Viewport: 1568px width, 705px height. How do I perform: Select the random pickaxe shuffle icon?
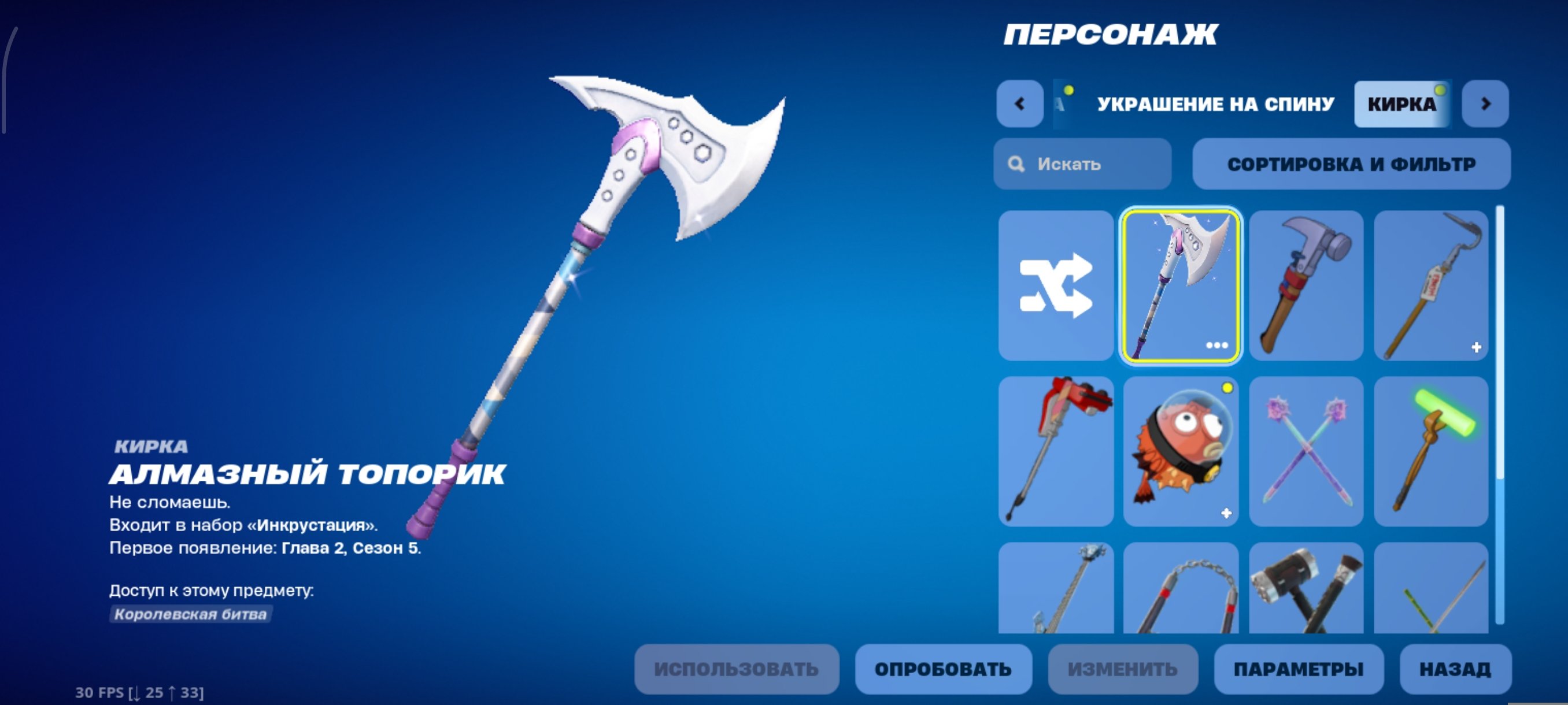tap(1056, 287)
